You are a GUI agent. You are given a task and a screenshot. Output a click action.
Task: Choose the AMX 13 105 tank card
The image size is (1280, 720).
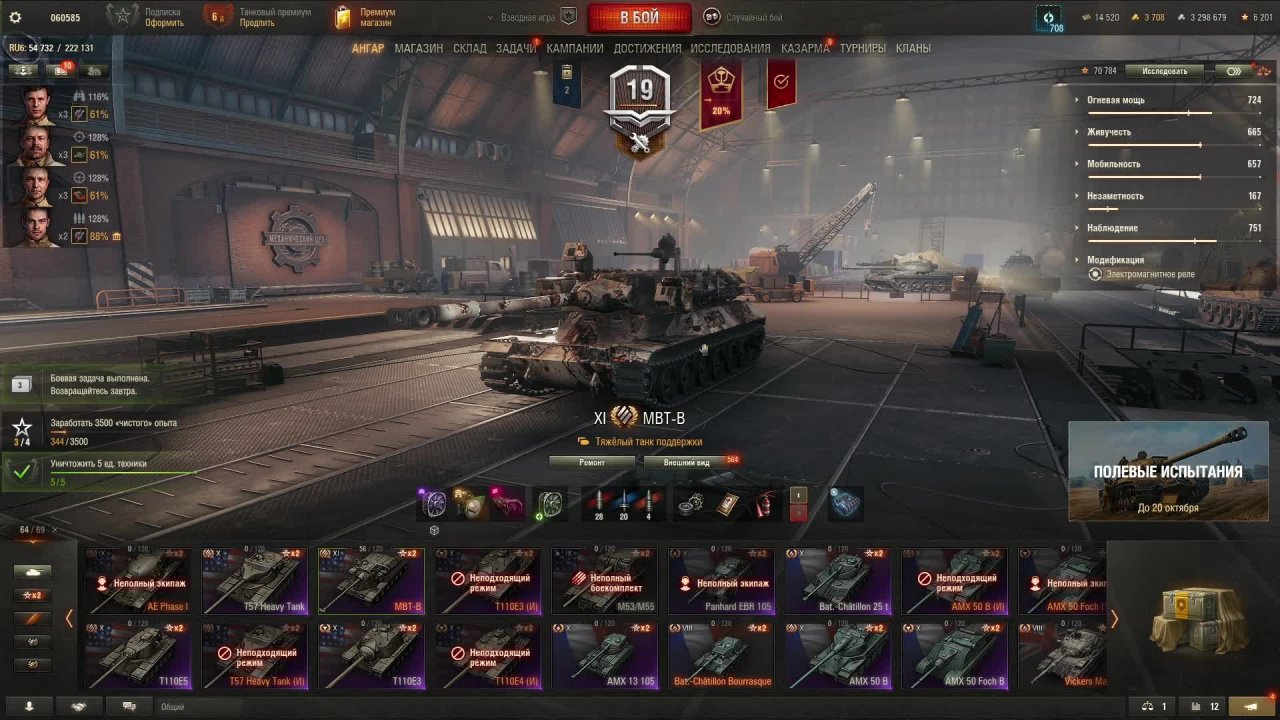click(x=603, y=655)
